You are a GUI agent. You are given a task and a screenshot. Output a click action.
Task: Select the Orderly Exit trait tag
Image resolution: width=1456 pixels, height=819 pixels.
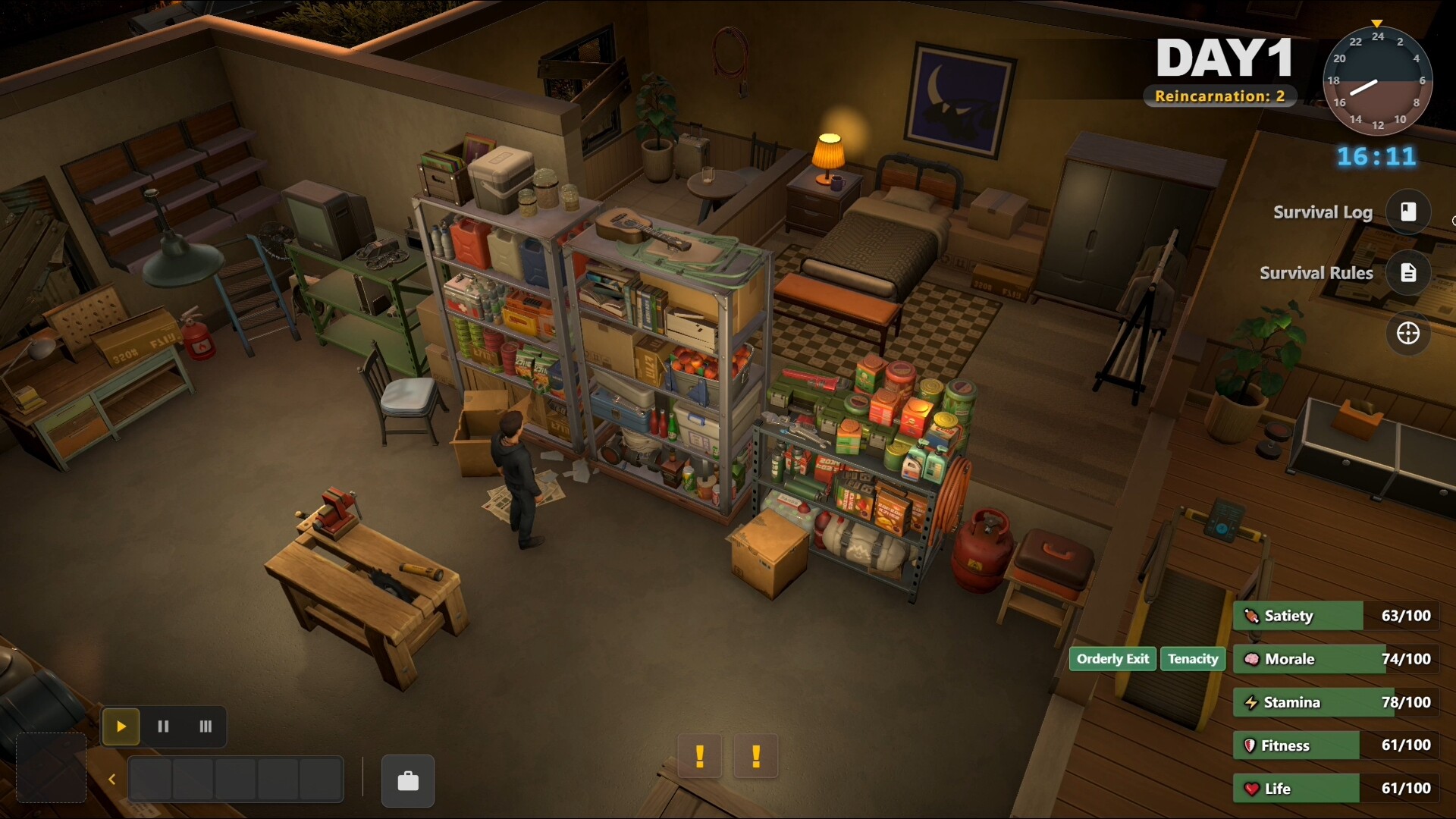coord(1112,659)
